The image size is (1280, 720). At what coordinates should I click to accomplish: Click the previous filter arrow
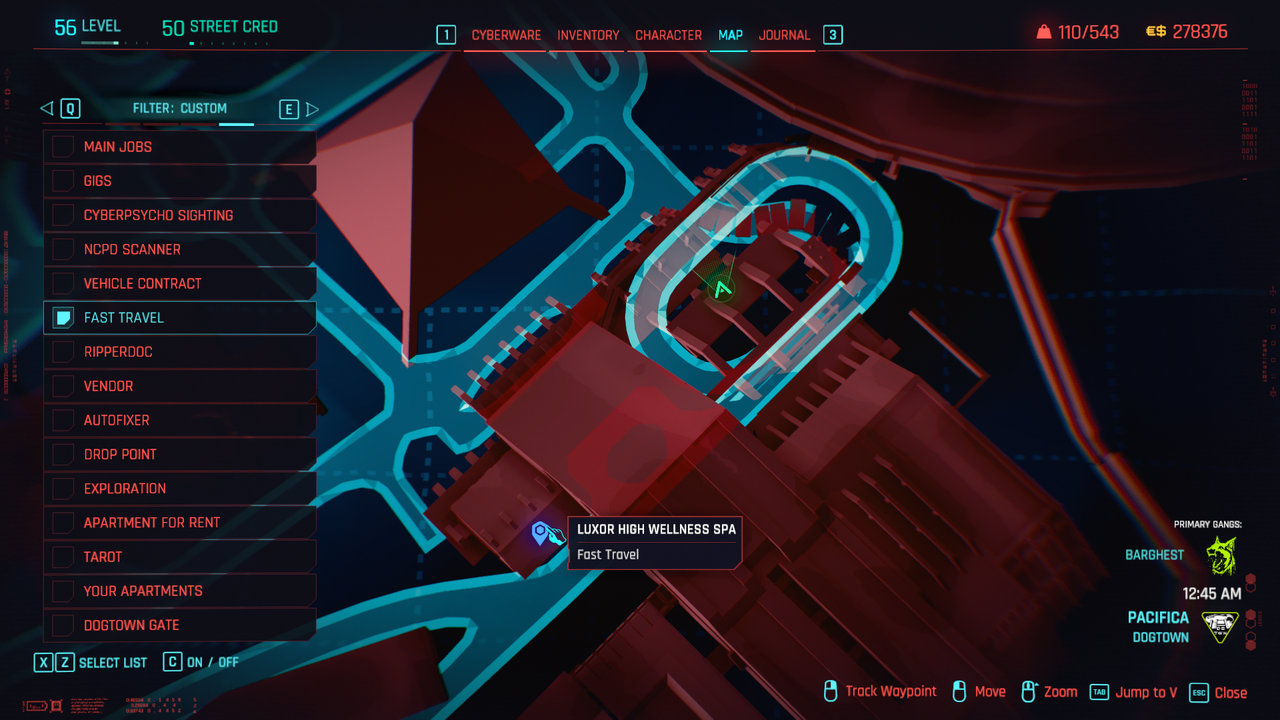point(46,109)
